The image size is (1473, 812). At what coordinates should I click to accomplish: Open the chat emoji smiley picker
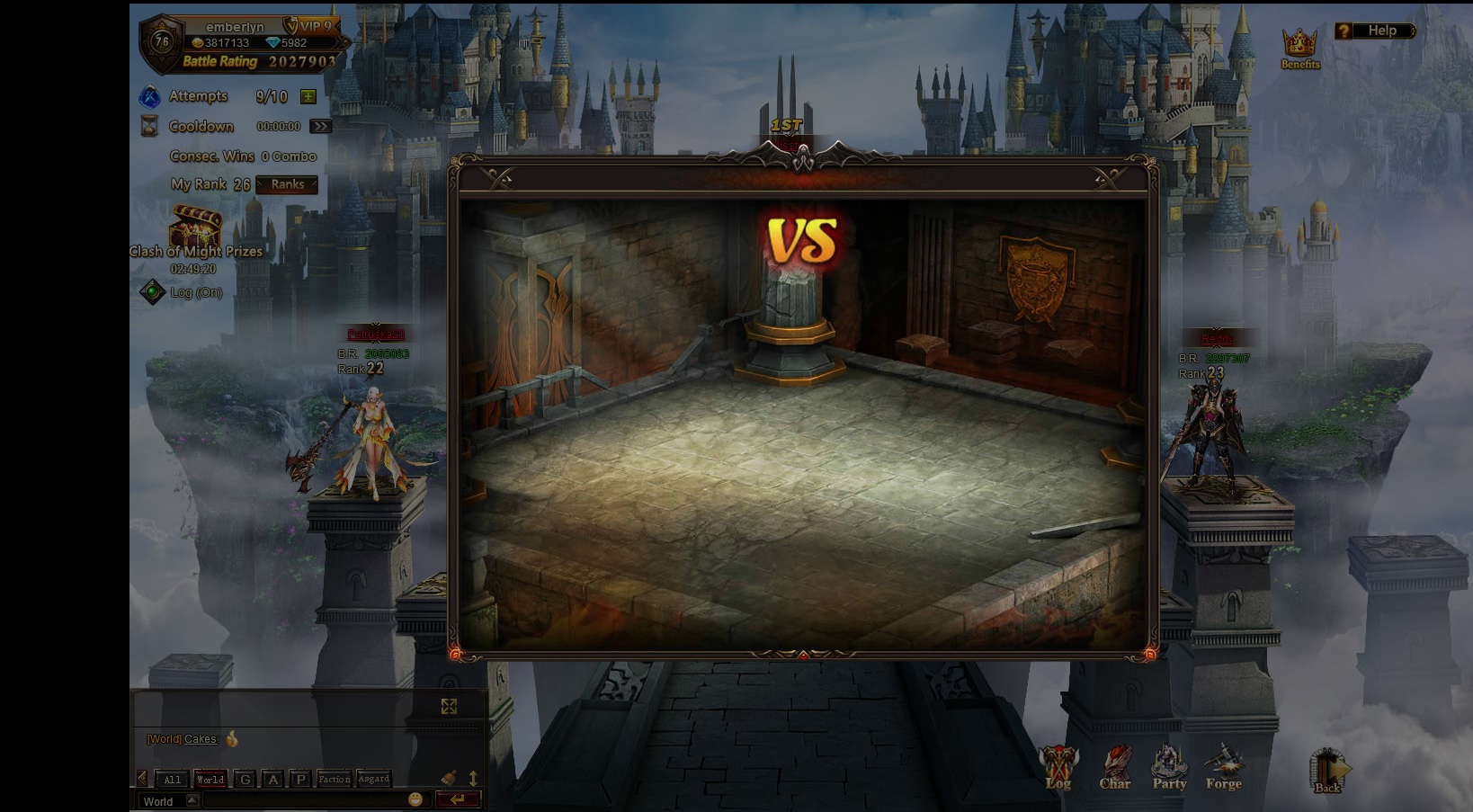coord(415,799)
